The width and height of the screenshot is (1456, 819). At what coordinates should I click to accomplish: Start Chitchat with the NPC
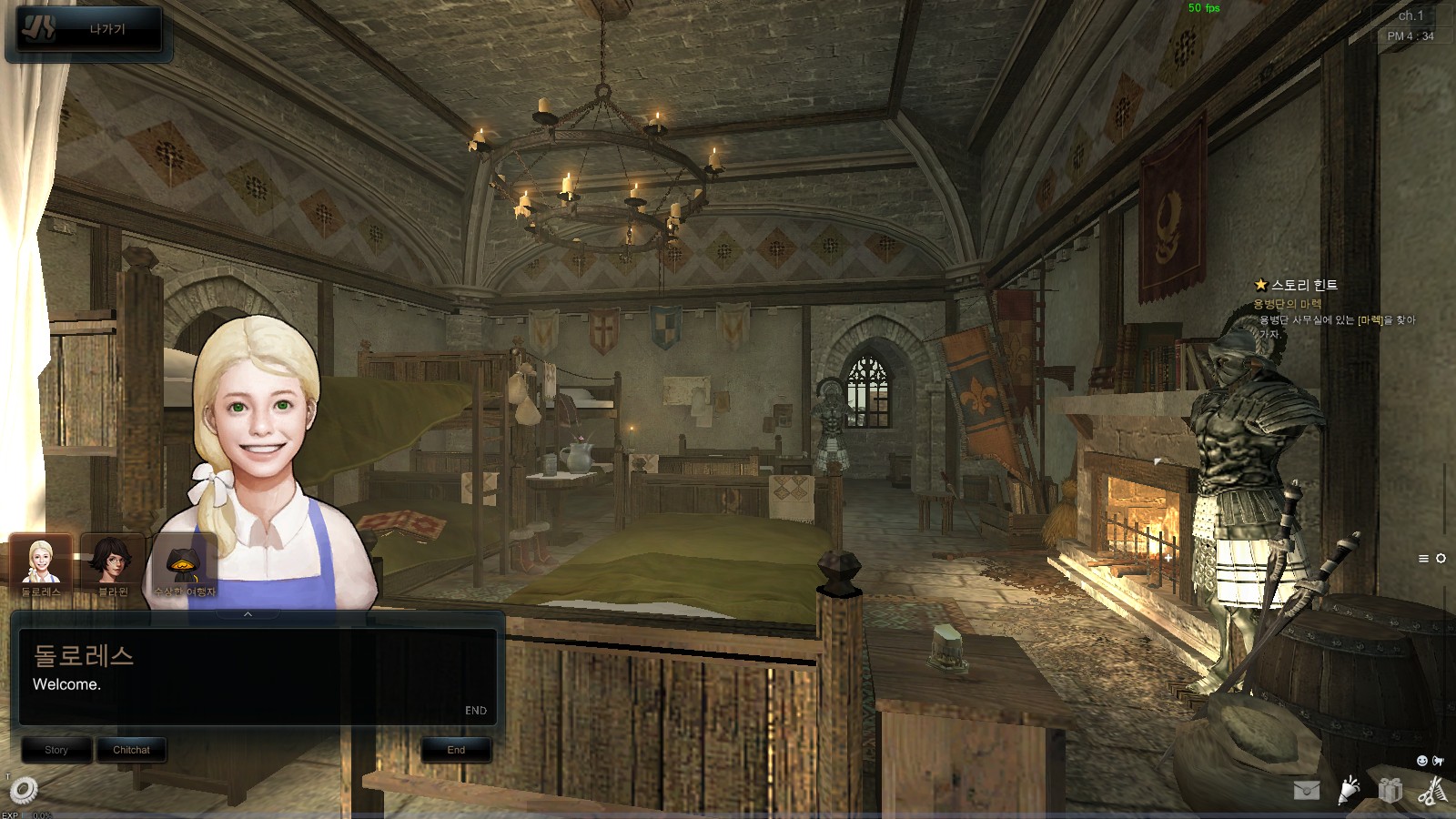pyautogui.click(x=131, y=750)
